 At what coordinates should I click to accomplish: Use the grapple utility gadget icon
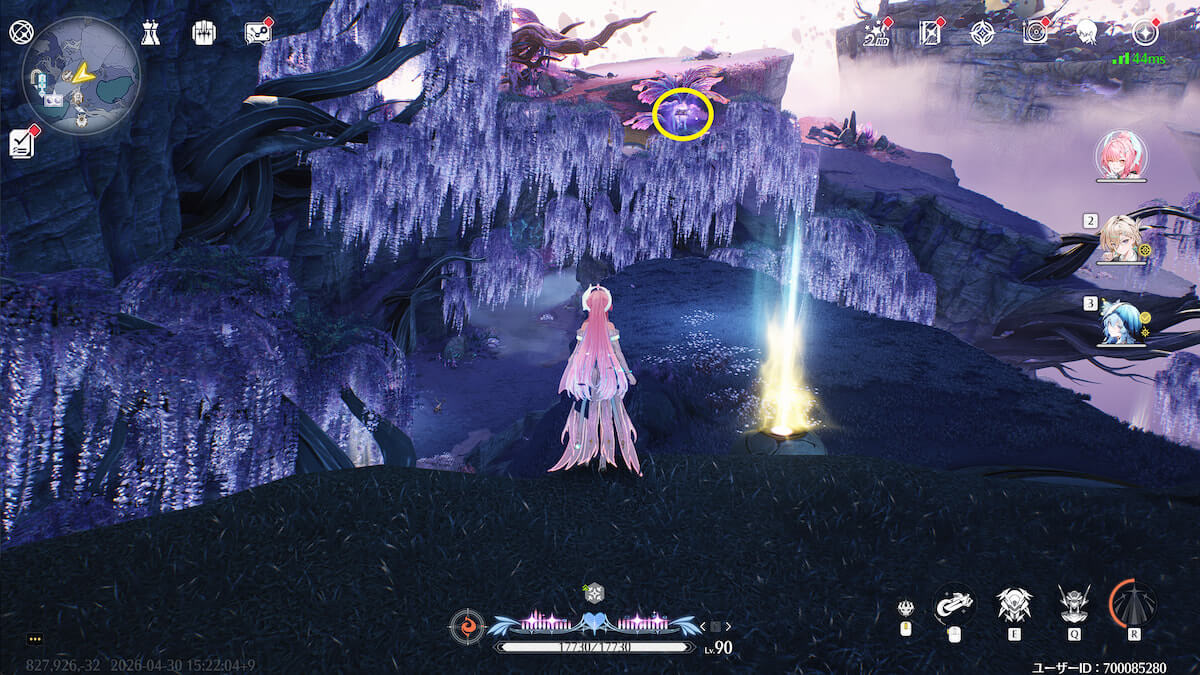[x=954, y=604]
